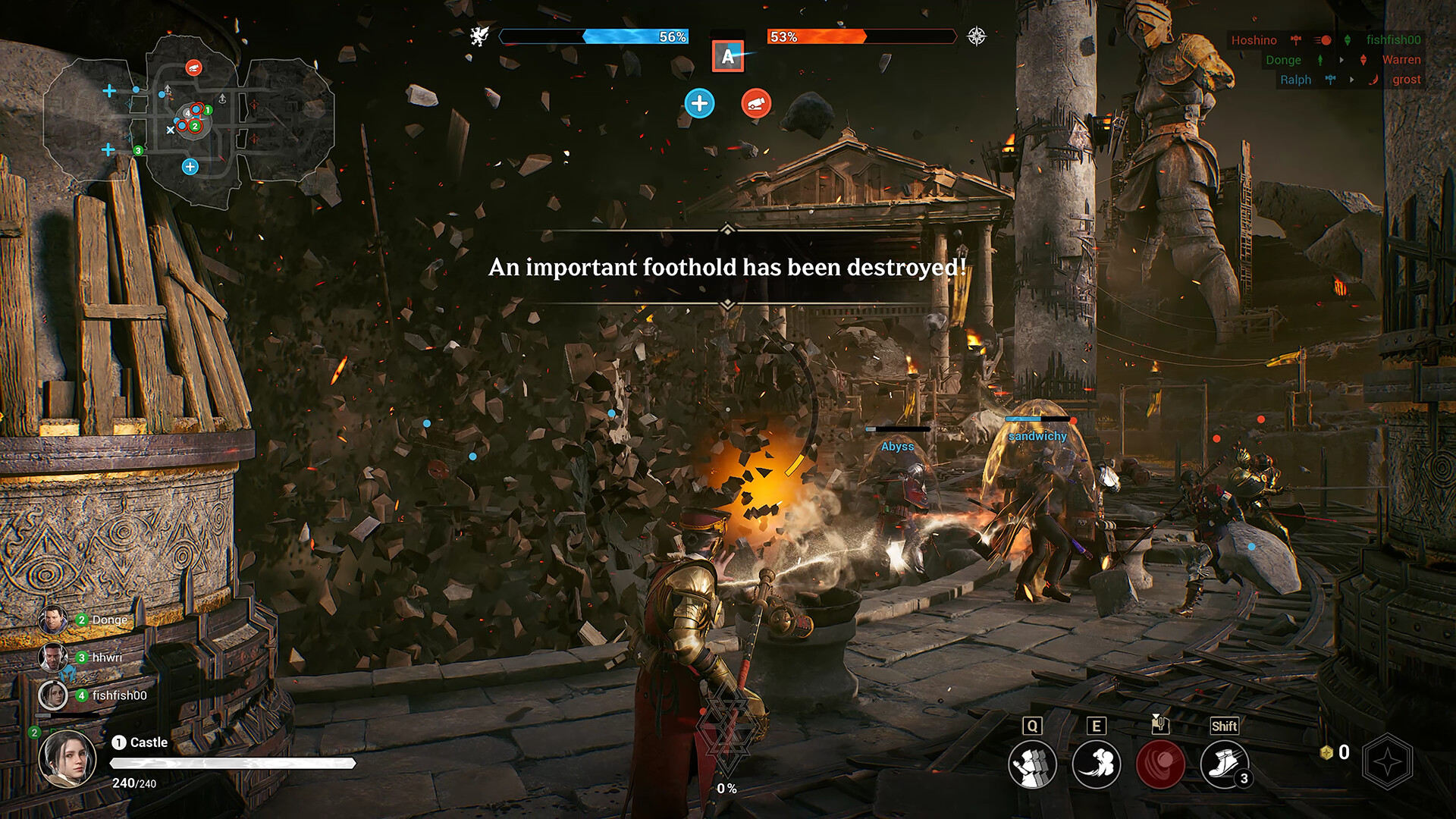Select the blue plus reinforcement marker
The height and width of the screenshot is (819, 1456).
point(699,104)
